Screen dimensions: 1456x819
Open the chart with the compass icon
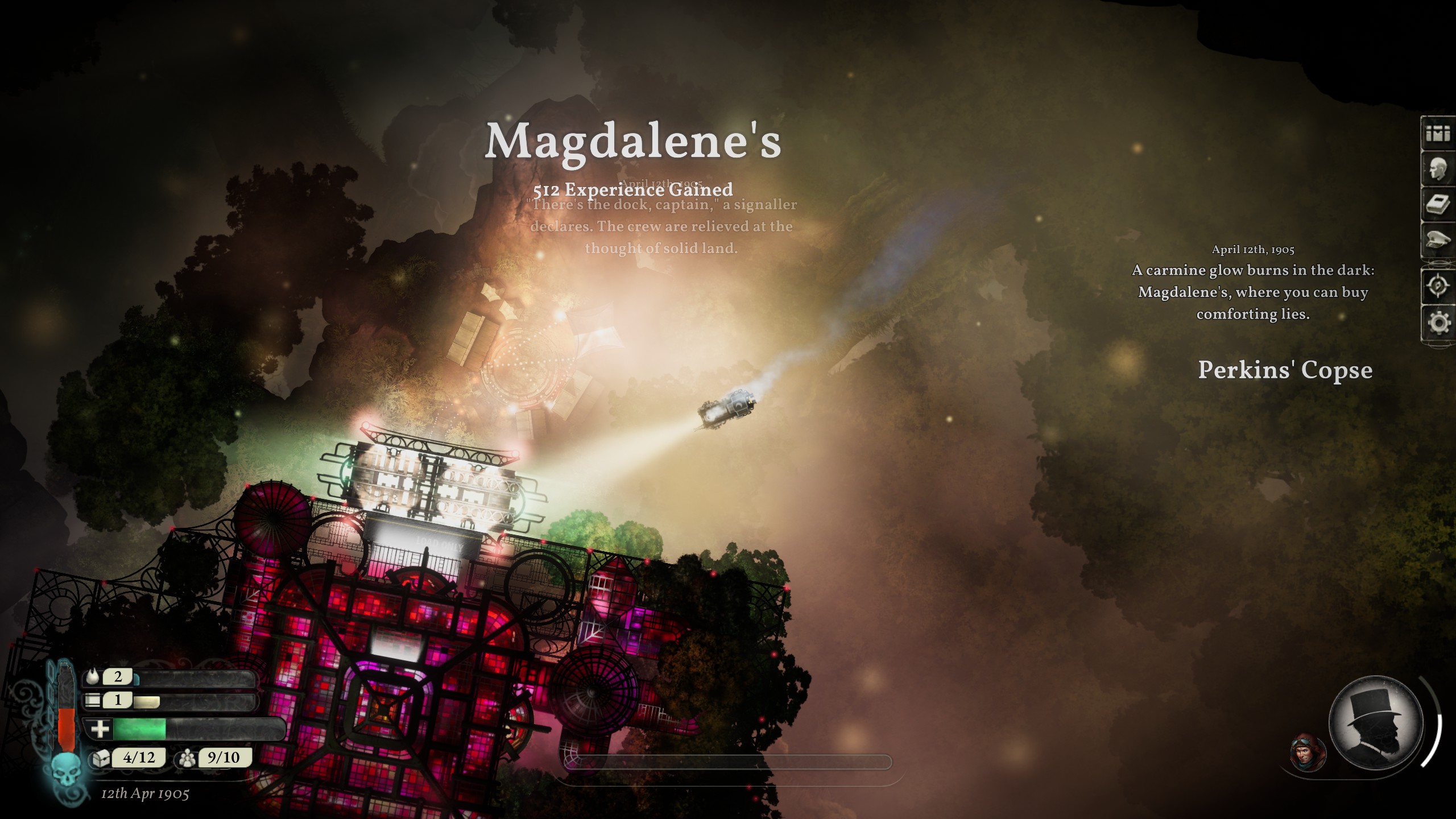tap(1437, 286)
